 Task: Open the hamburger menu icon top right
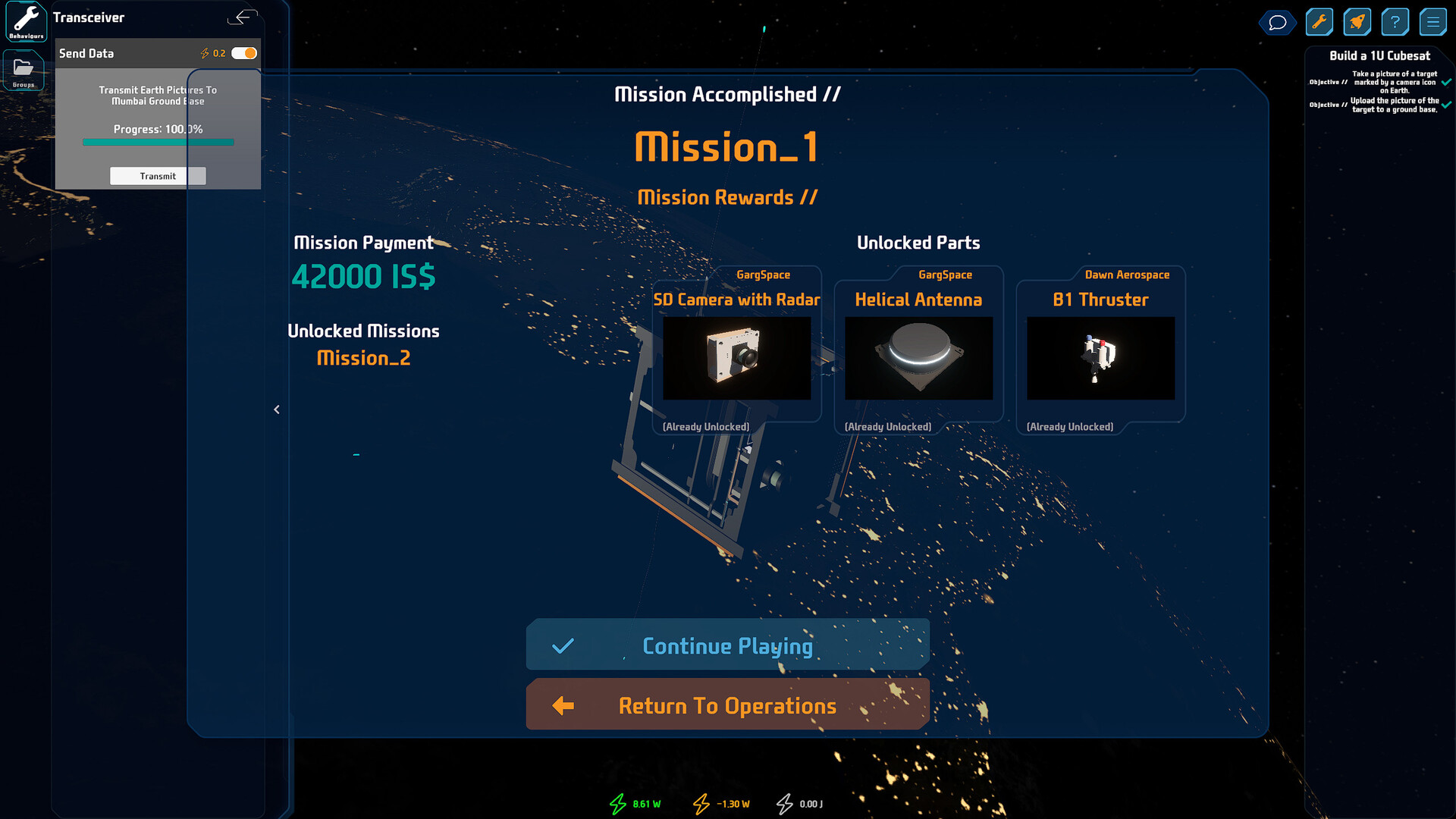(x=1433, y=21)
